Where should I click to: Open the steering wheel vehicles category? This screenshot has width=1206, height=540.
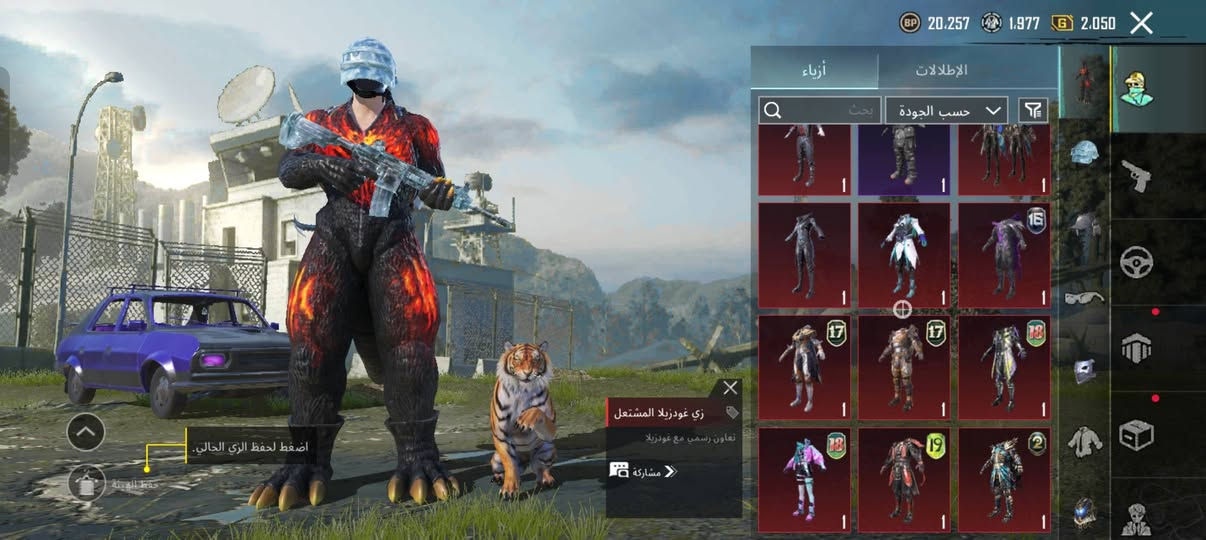tap(1137, 262)
